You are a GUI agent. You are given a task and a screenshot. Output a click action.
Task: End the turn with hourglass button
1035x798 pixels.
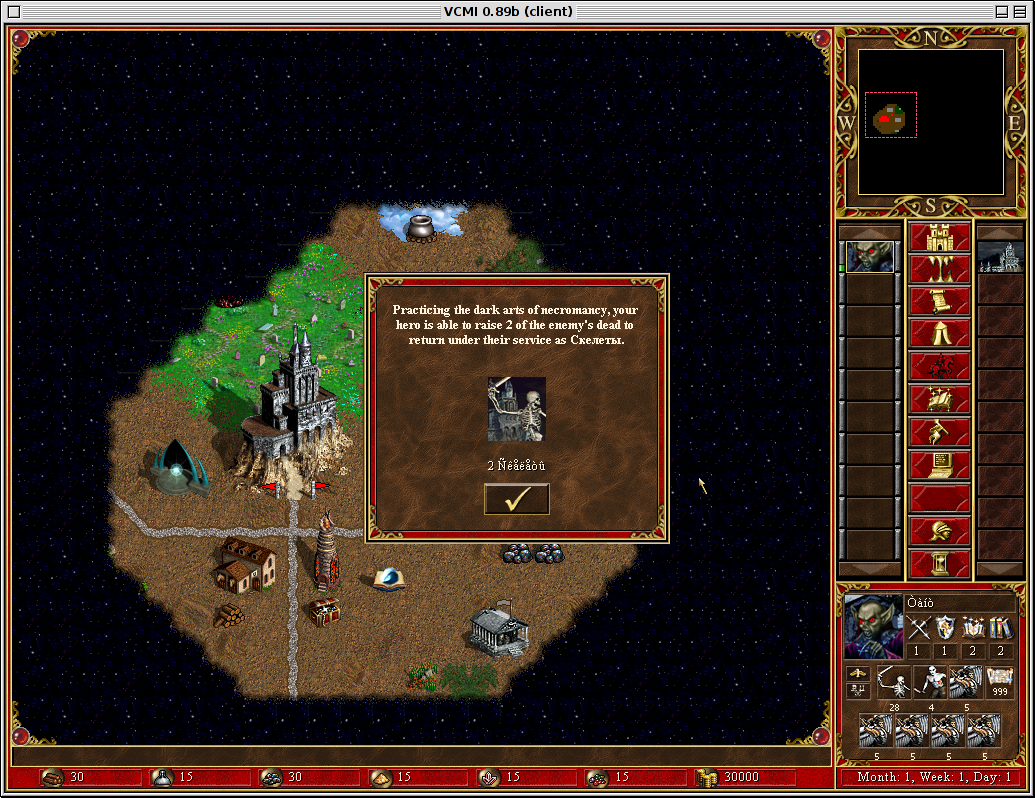(x=939, y=562)
